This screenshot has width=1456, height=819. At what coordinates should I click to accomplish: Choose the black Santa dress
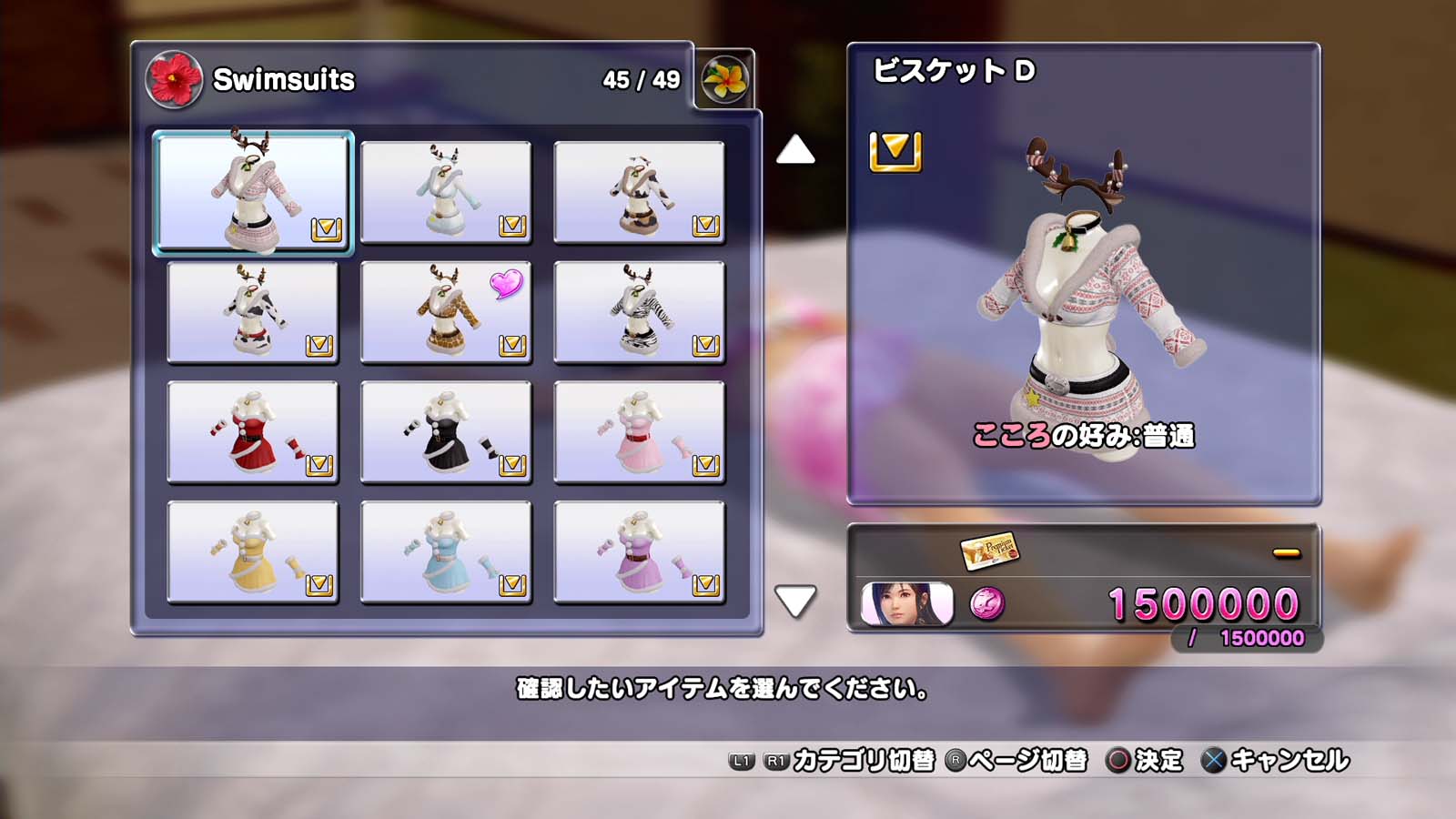(x=446, y=432)
